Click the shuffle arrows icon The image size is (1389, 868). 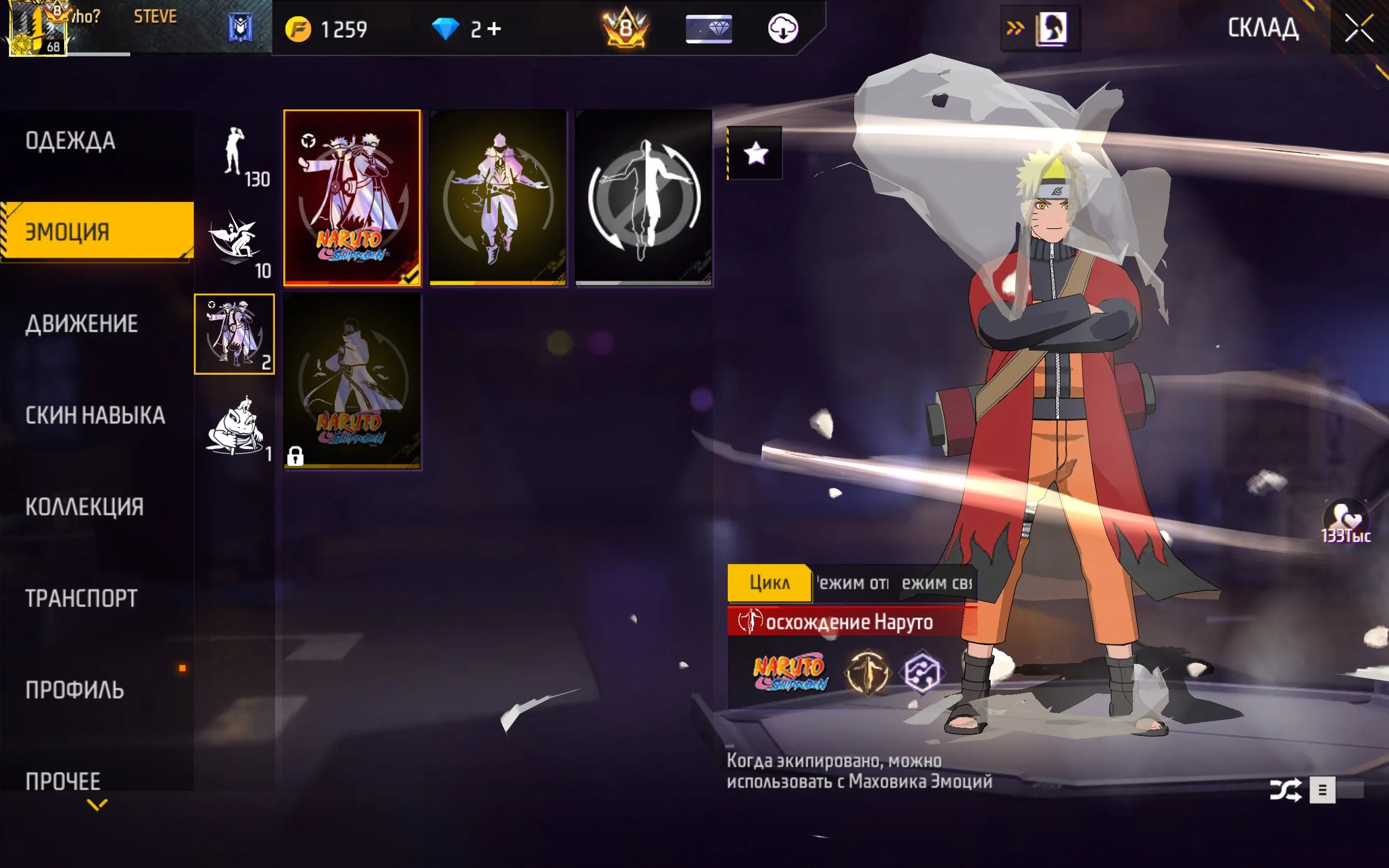pyautogui.click(x=1284, y=790)
